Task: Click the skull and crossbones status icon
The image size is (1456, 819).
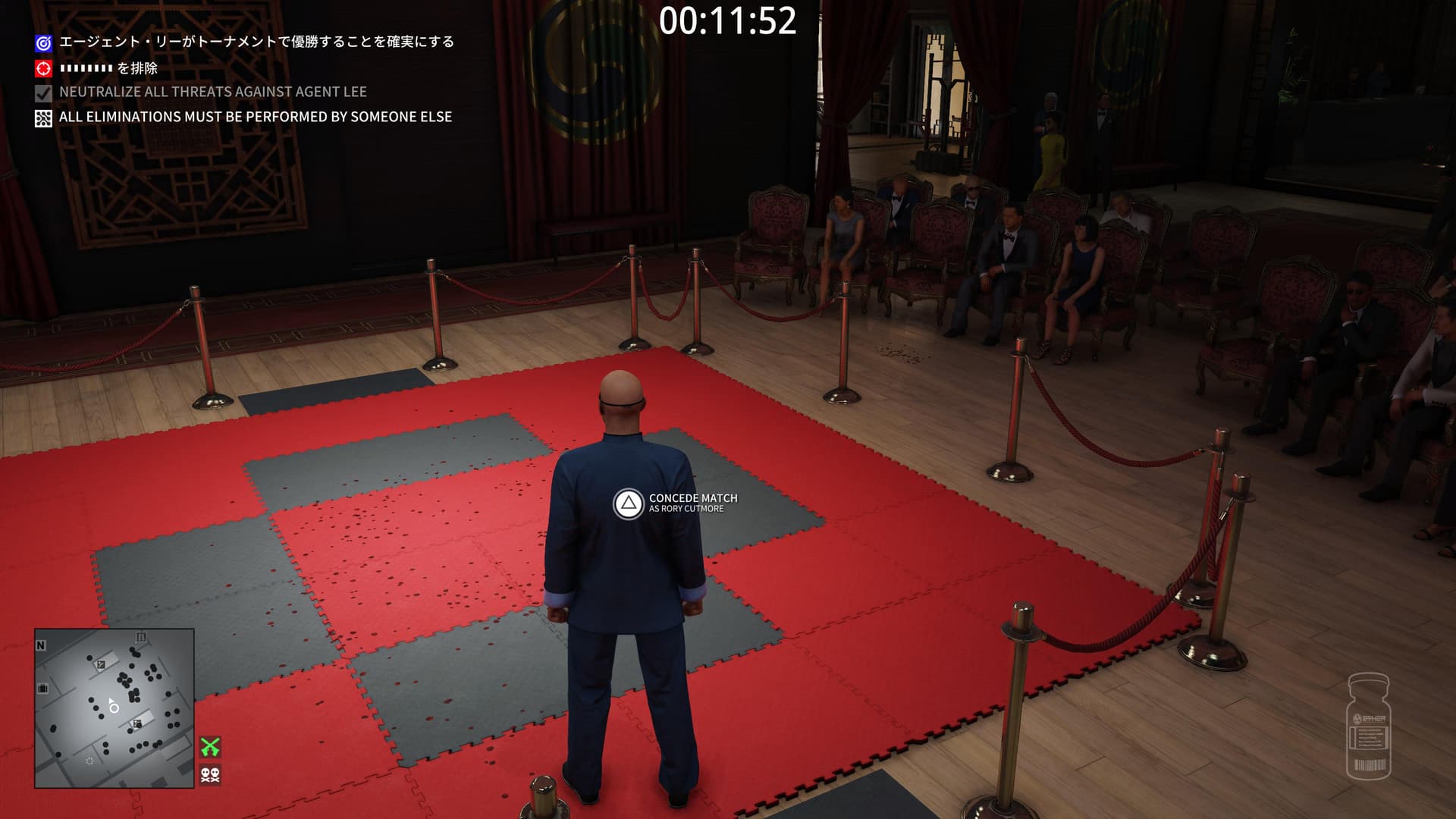Action: (210, 774)
